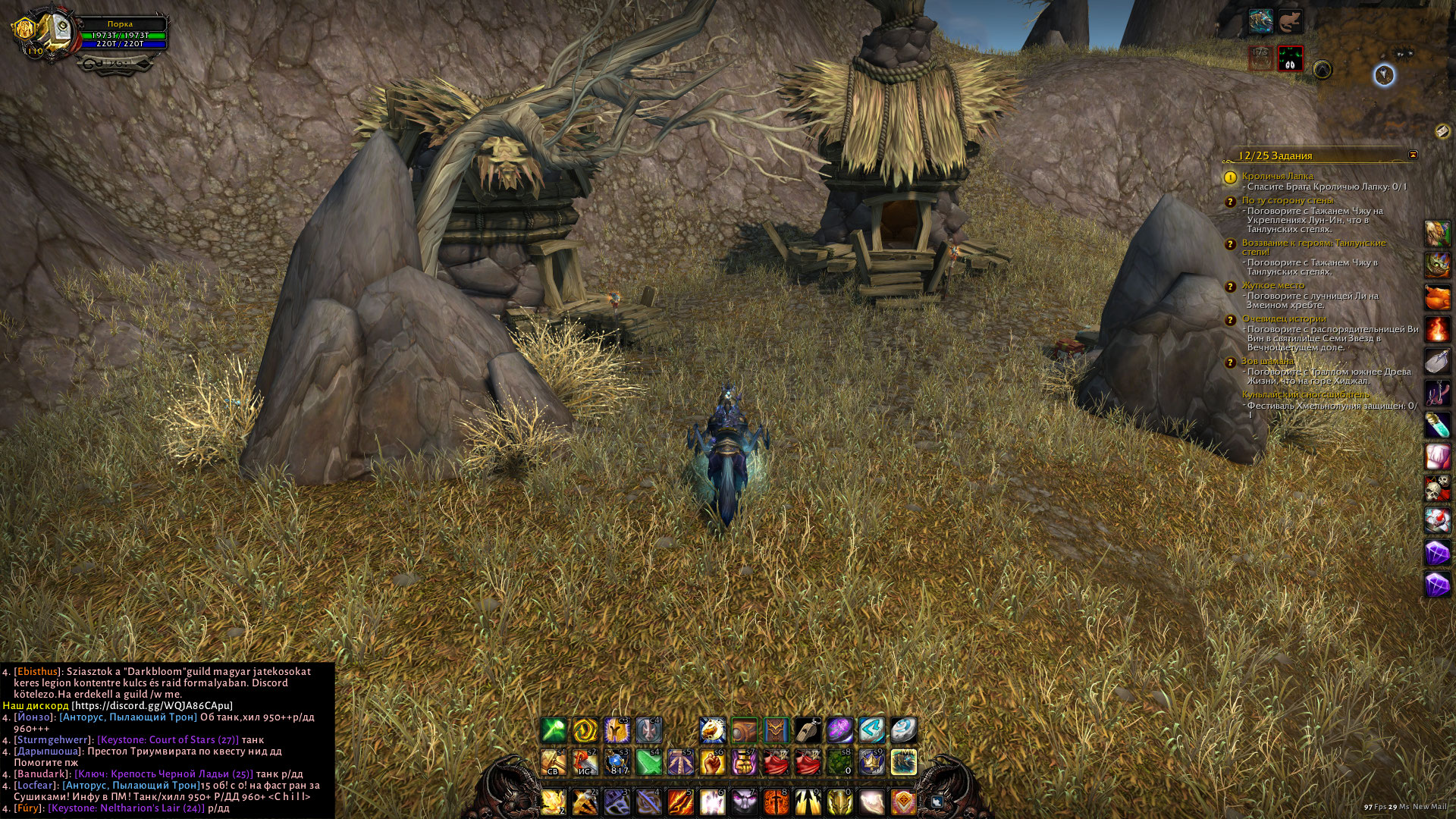1456x819 pixels.
Task: Click the green-eyes debuff icon
Action: coord(1290,58)
